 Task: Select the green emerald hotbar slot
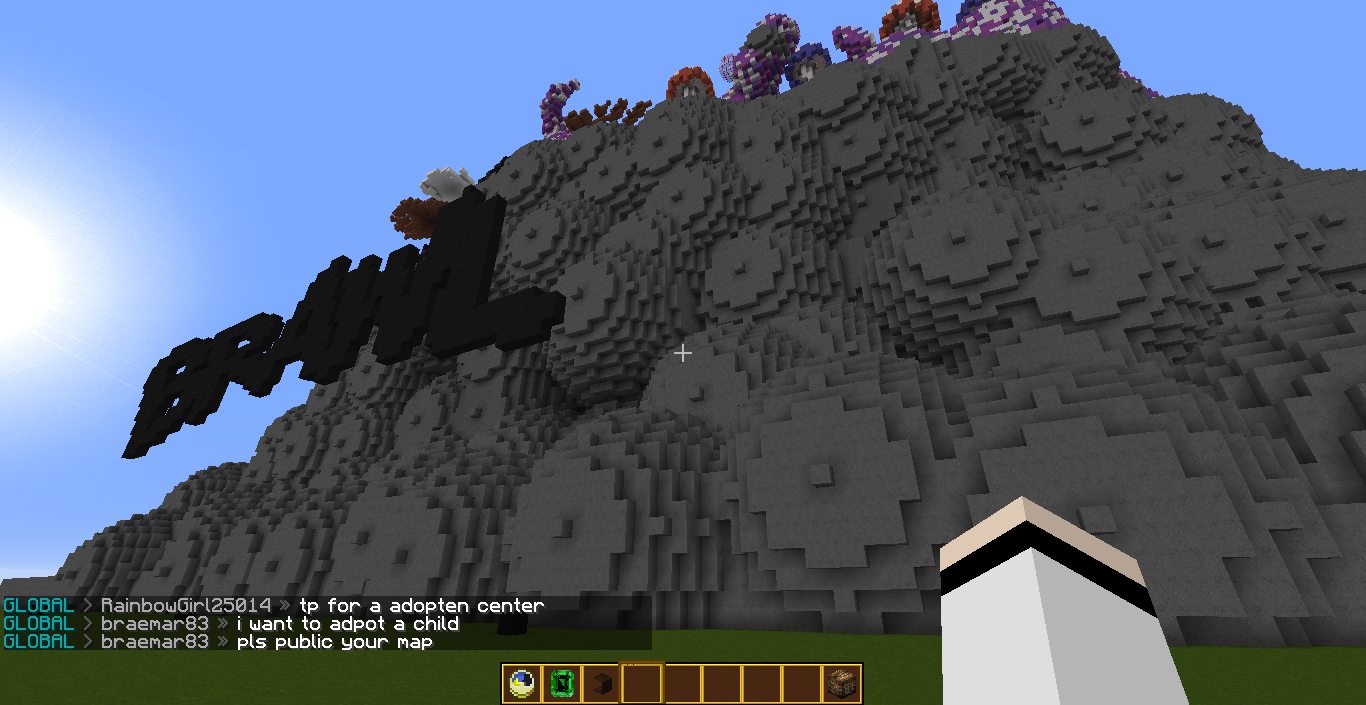[561, 684]
